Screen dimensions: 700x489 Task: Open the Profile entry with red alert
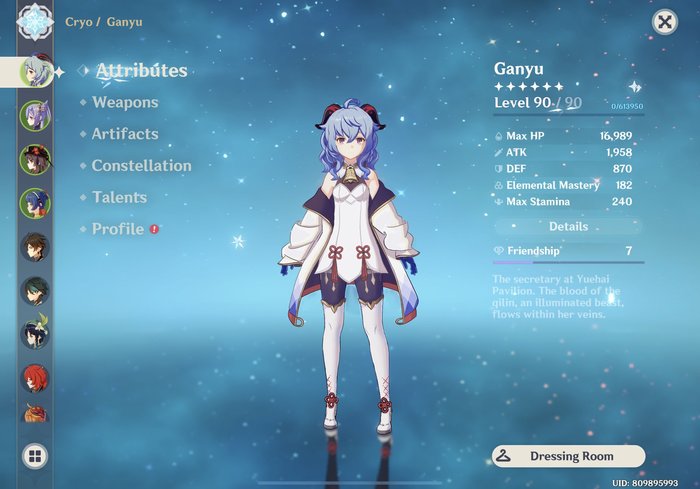(118, 229)
